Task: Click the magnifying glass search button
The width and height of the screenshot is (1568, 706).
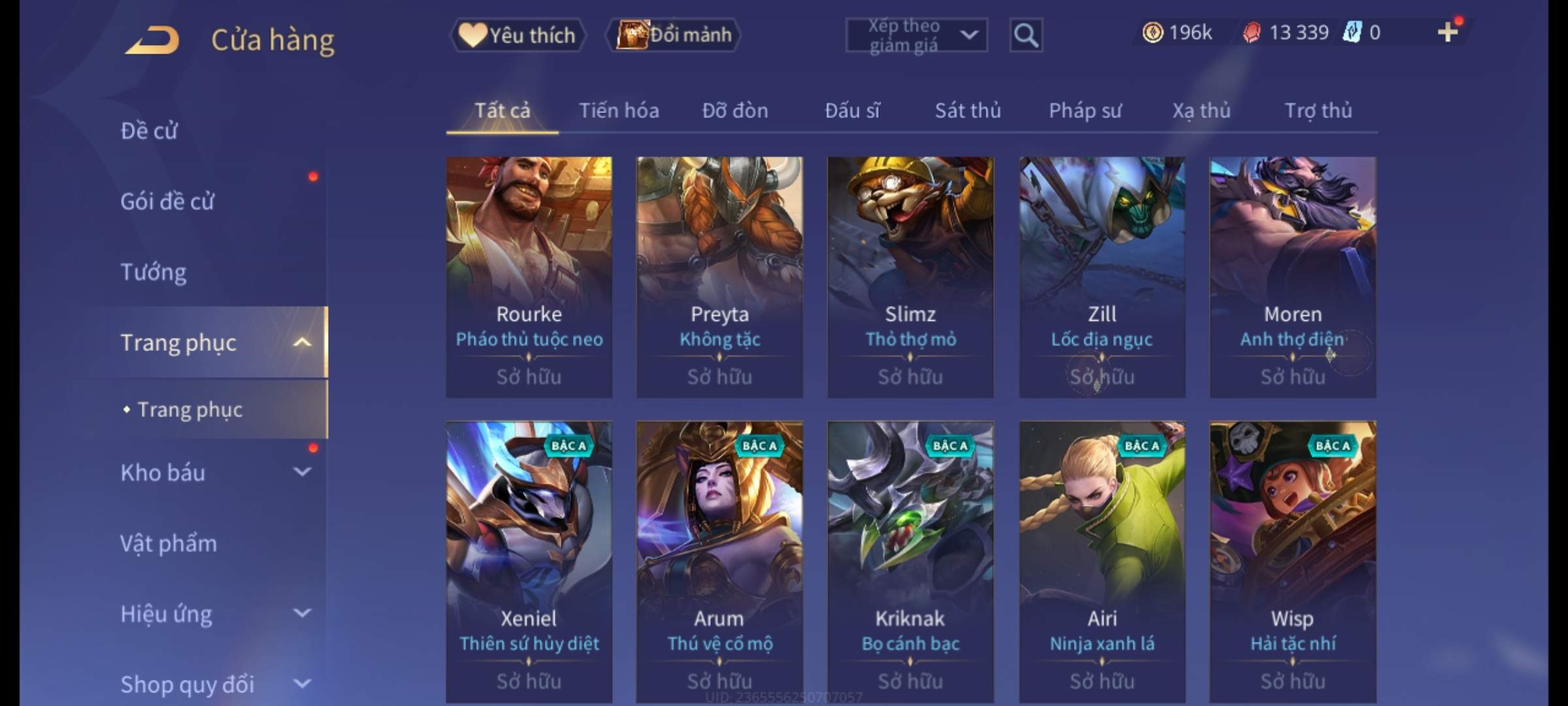Action: point(1026,35)
